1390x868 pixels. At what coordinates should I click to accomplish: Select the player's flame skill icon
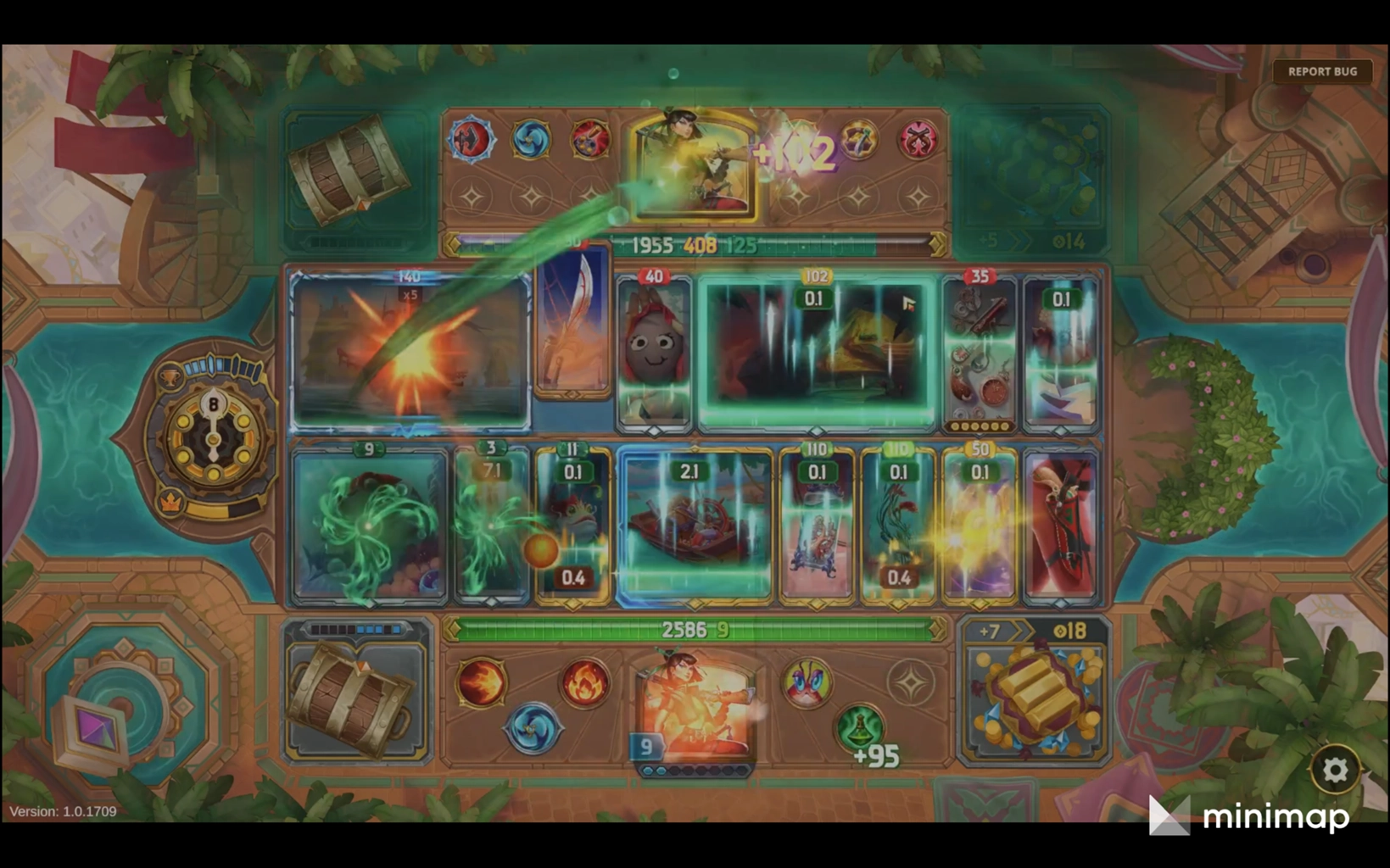point(585,683)
